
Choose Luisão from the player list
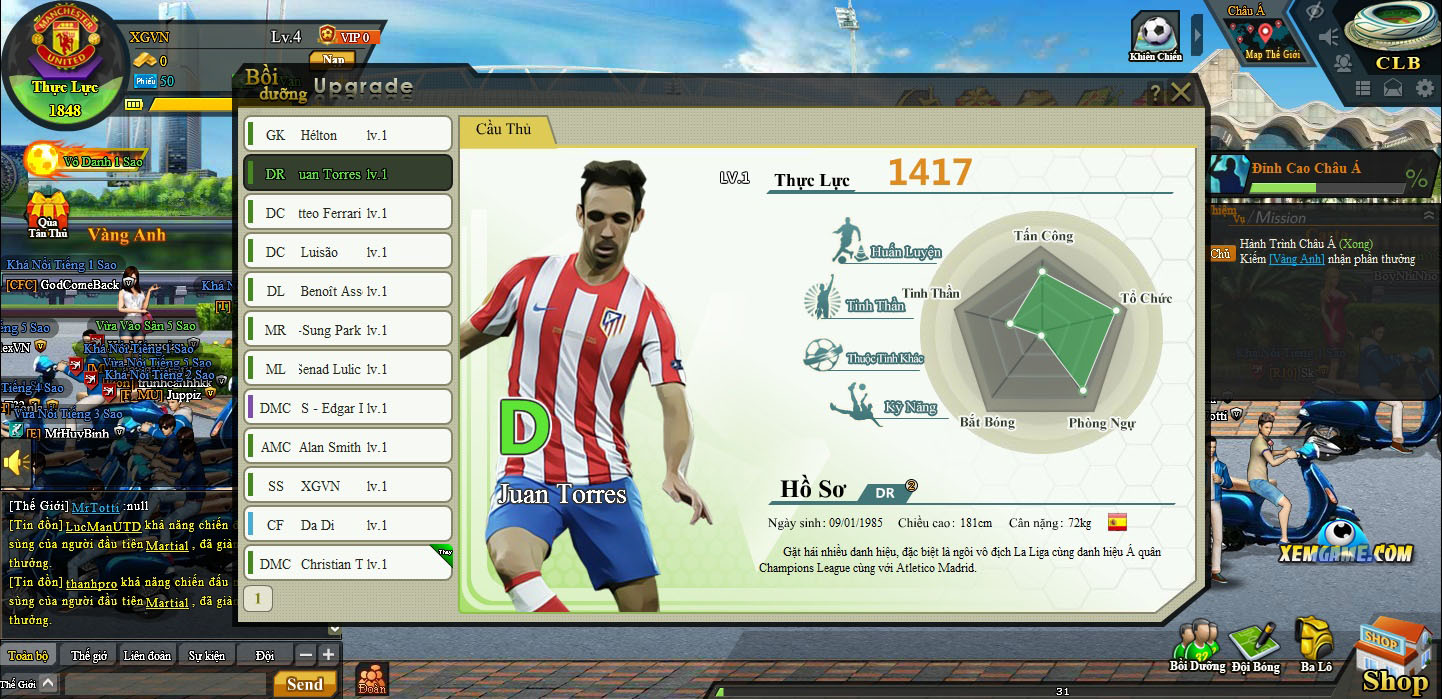(348, 252)
